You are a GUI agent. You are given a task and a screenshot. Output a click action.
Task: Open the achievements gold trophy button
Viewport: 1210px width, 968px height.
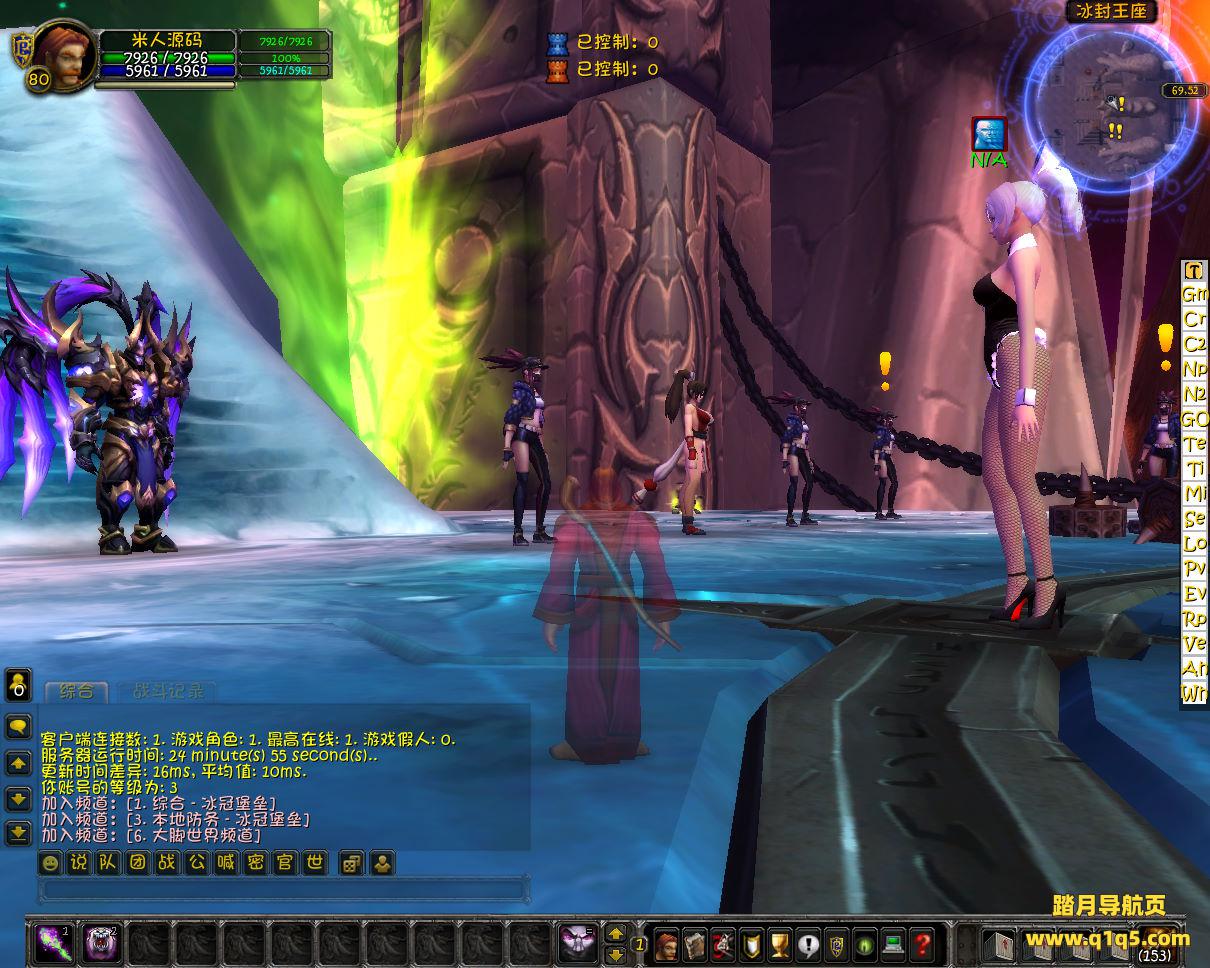tap(780, 943)
